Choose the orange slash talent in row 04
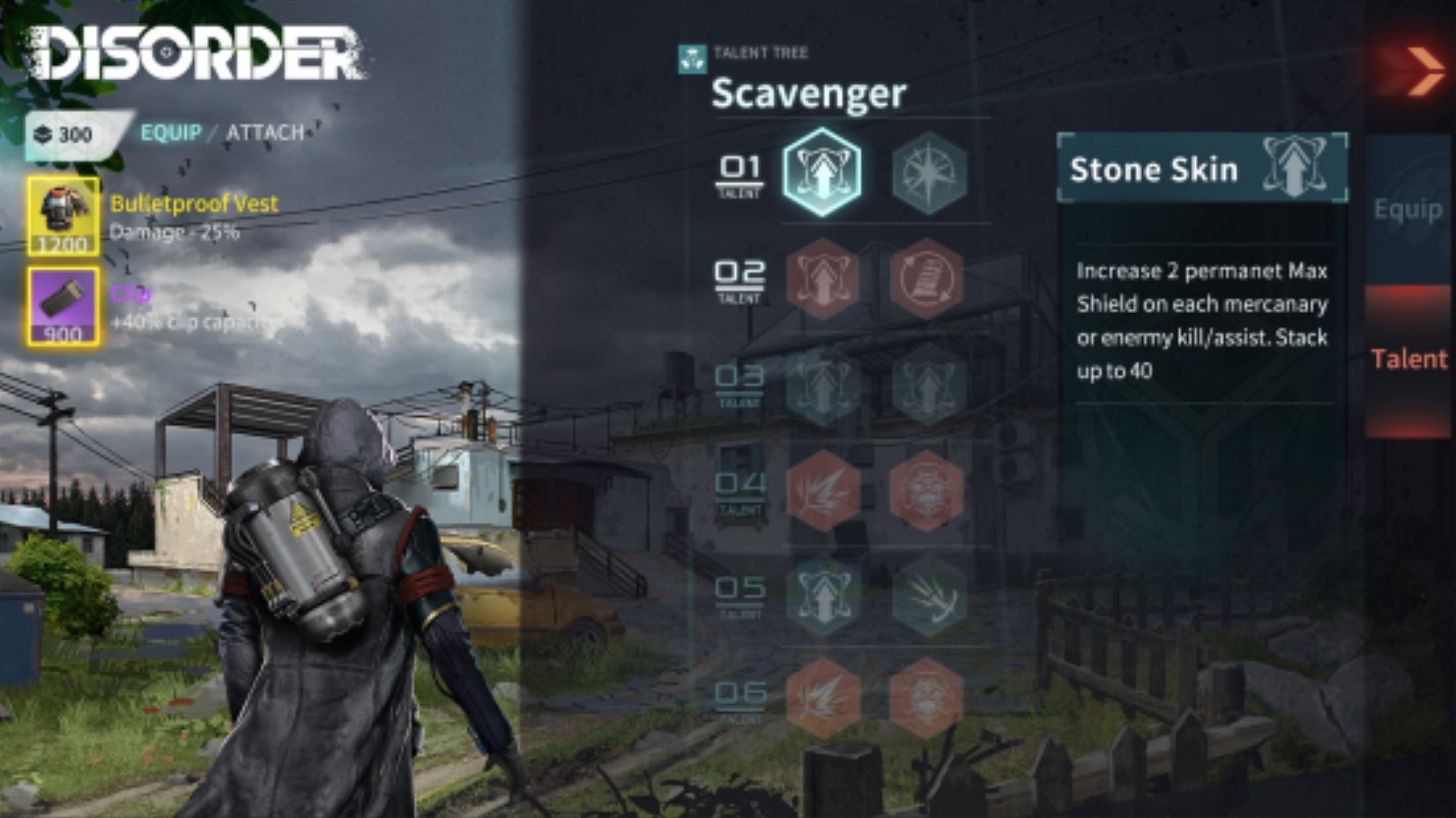This screenshot has height=818, width=1456. [x=821, y=490]
